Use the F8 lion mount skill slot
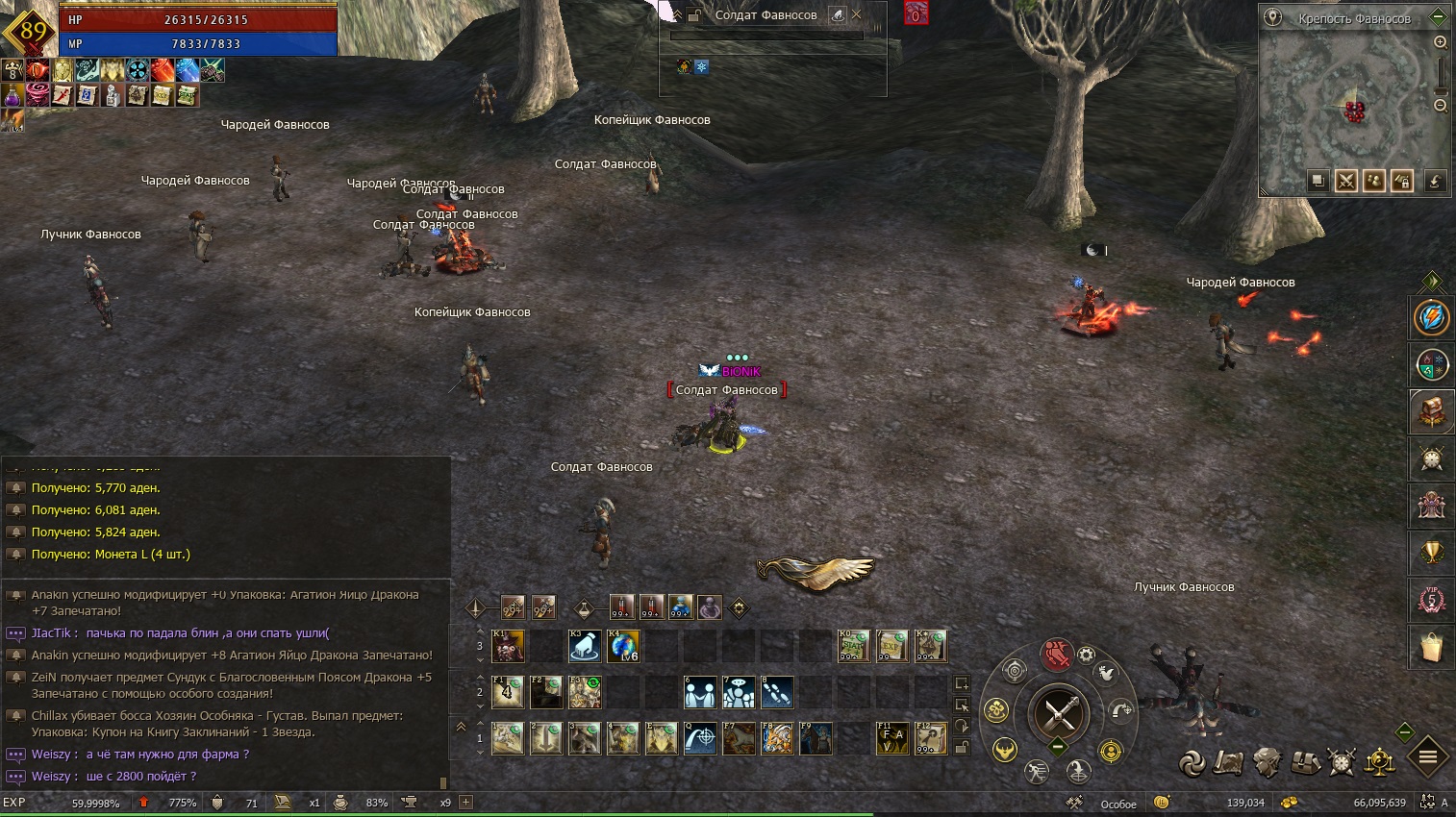This screenshot has width=1456, height=817. tap(777, 738)
